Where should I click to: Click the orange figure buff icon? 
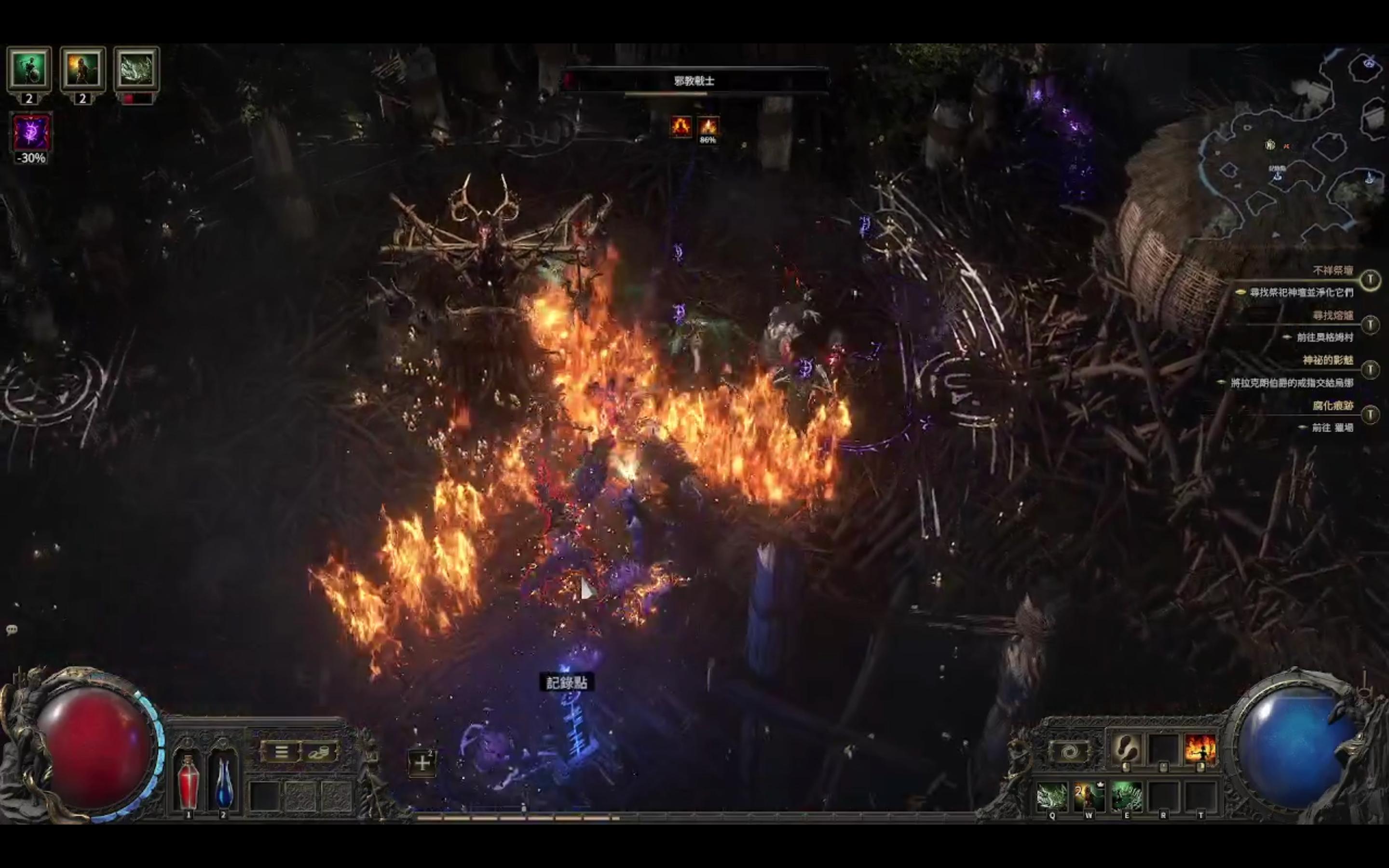tap(82, 69)
